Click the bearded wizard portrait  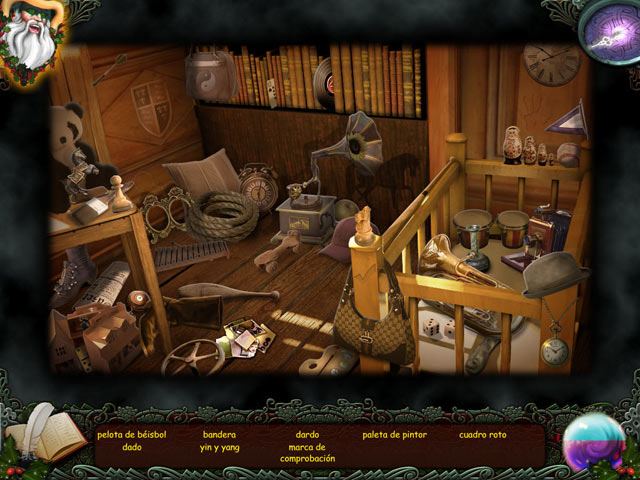coord(30,37)
